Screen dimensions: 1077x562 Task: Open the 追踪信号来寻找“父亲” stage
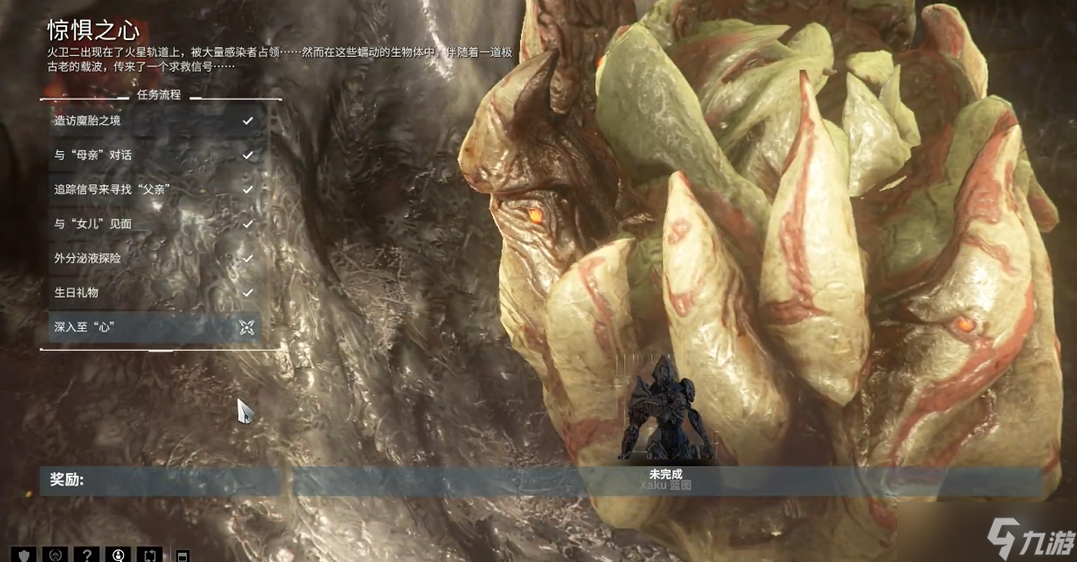152,189
